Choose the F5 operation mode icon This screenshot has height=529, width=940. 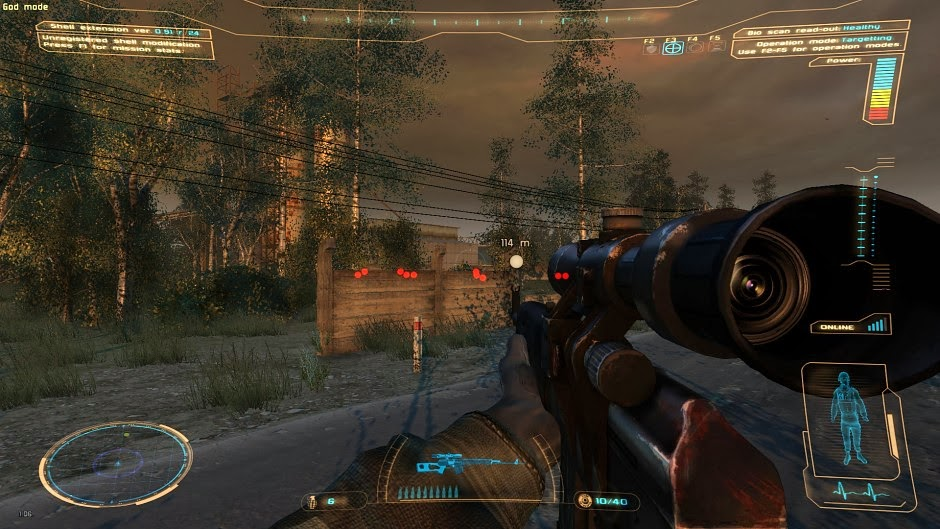(x=715, y=47)
